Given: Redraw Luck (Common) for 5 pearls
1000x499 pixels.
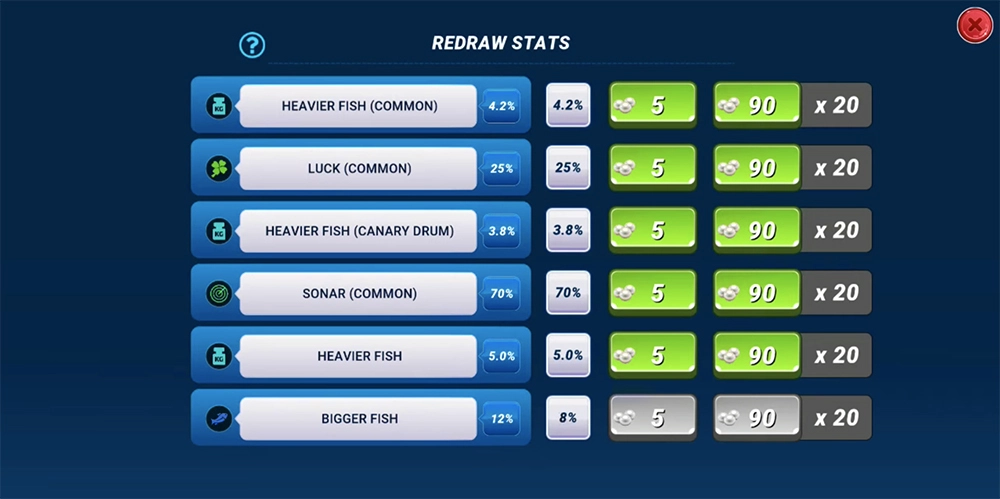Looking at the screenshot, I should coord(652,168).
